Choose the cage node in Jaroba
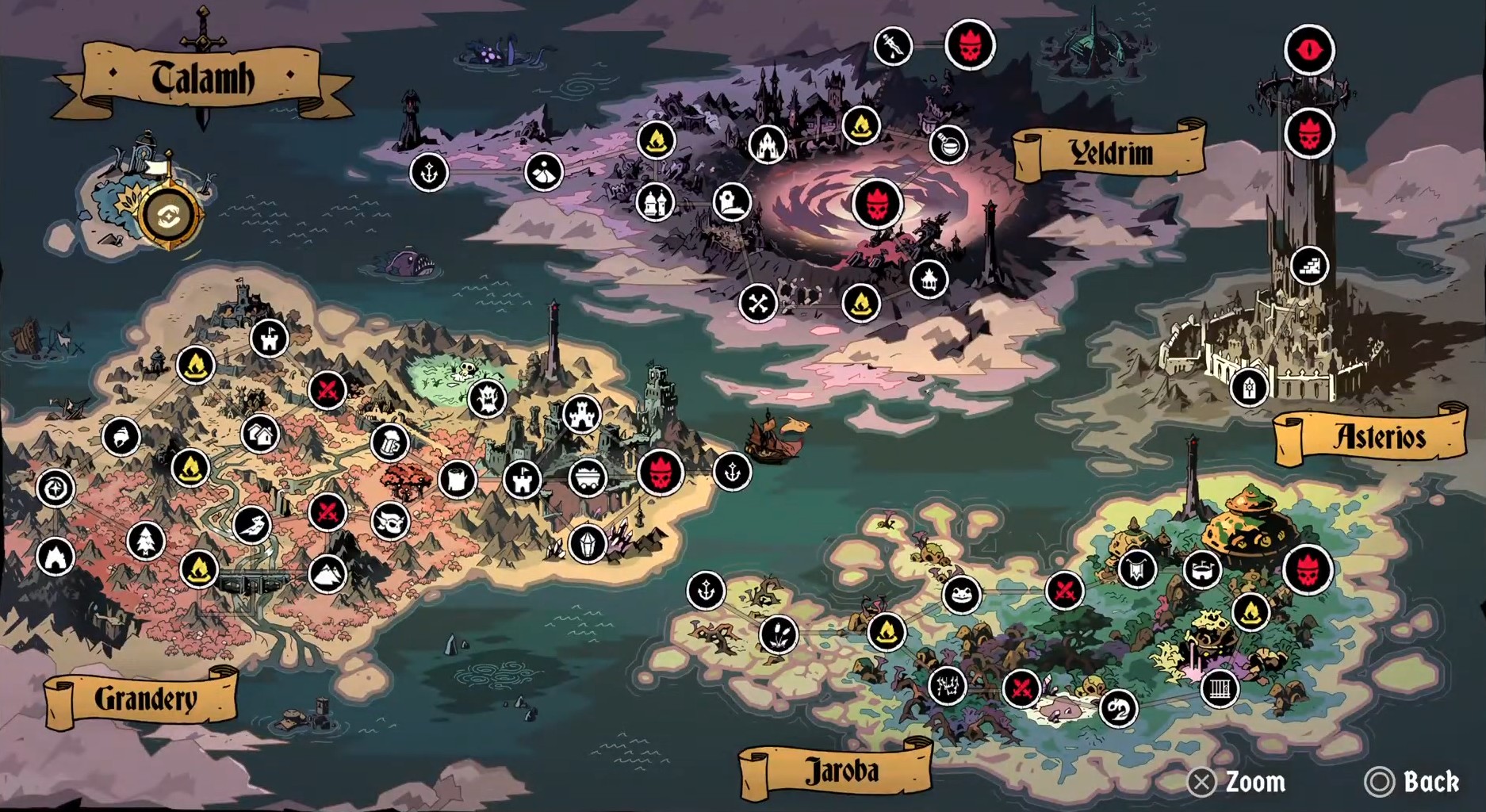This screenshot has height=812, width=1486. click(x=1220, y=688)
